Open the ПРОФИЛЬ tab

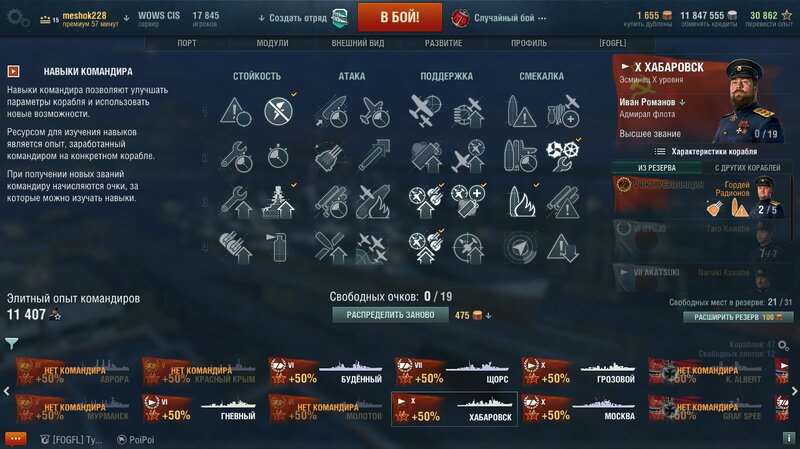tap(528, 44)
